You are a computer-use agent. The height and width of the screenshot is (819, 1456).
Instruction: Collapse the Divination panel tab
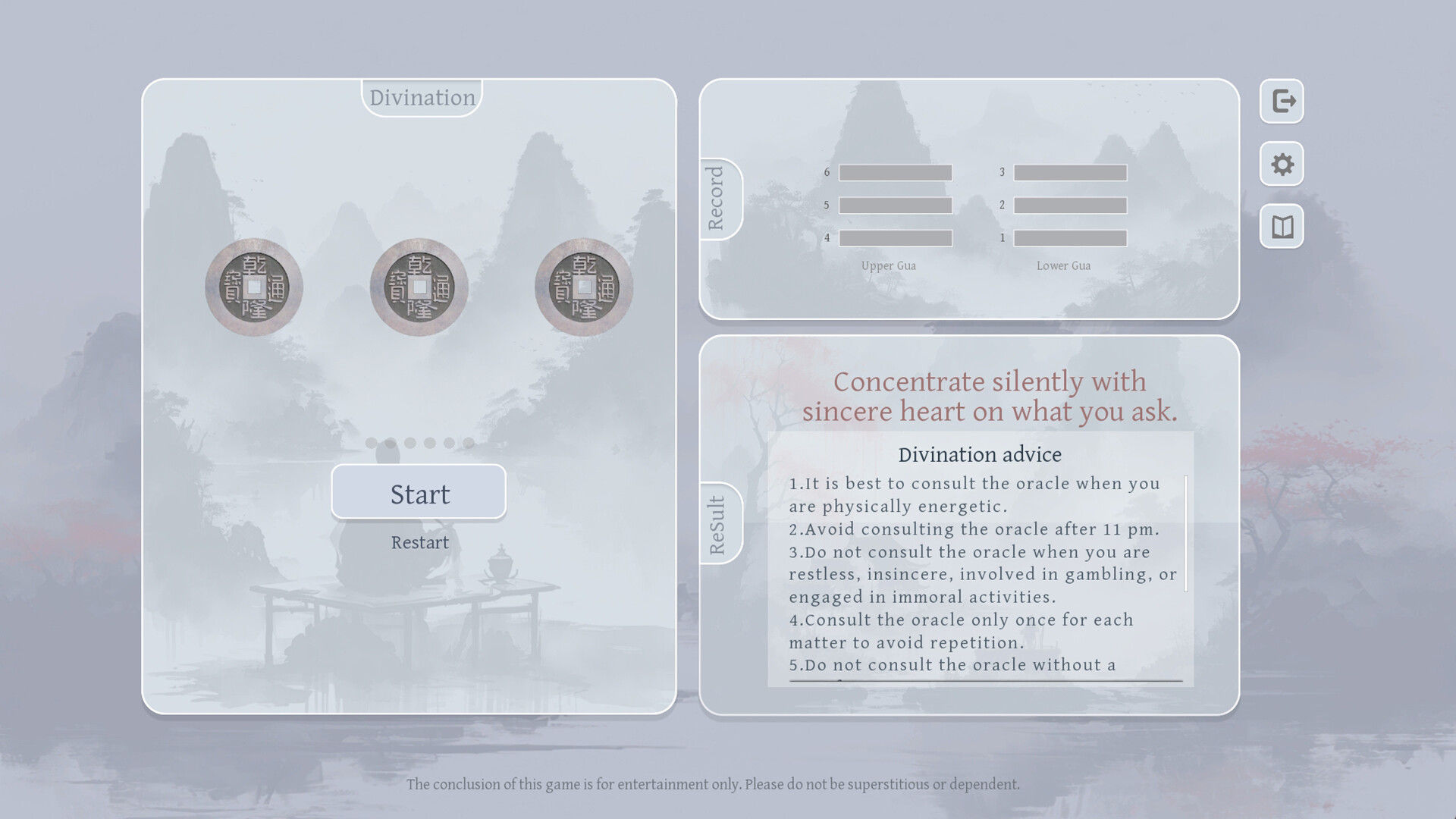(x=420, y=96)
